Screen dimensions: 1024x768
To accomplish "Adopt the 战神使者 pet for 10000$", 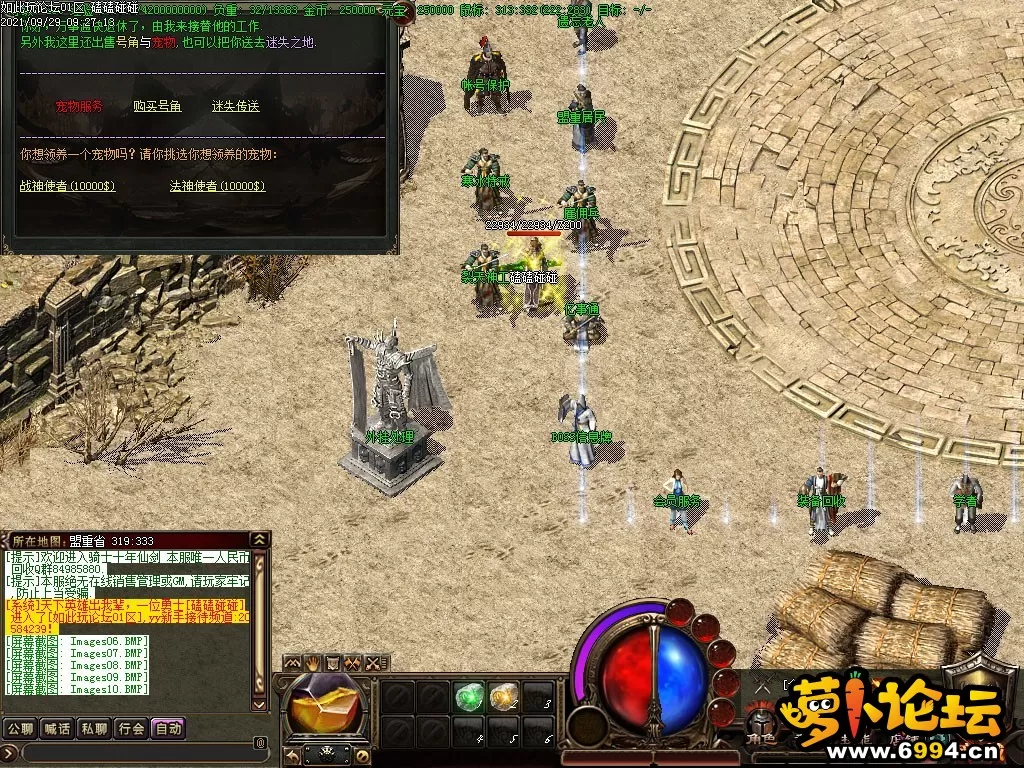I will coord(67,186).
